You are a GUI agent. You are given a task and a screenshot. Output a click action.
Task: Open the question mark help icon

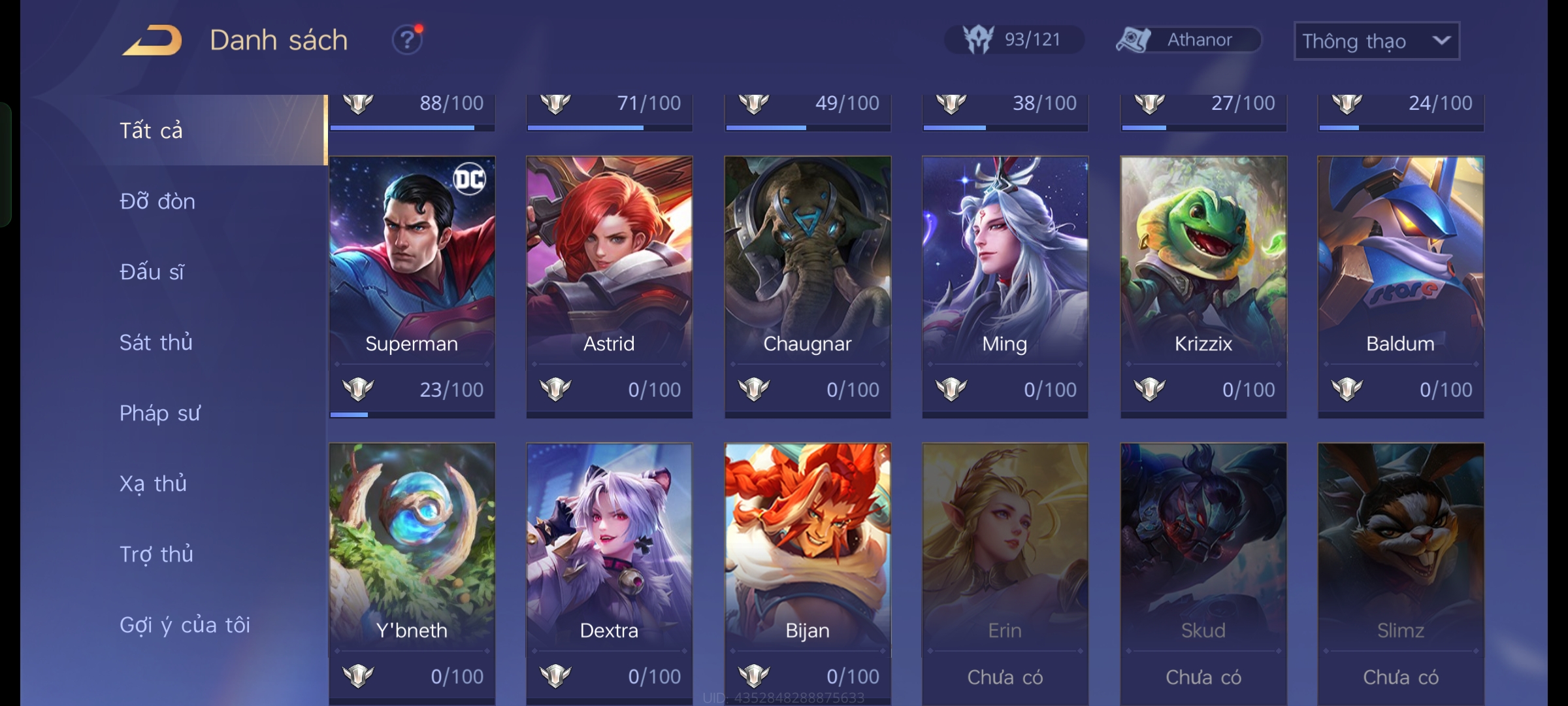click(407, 41)
